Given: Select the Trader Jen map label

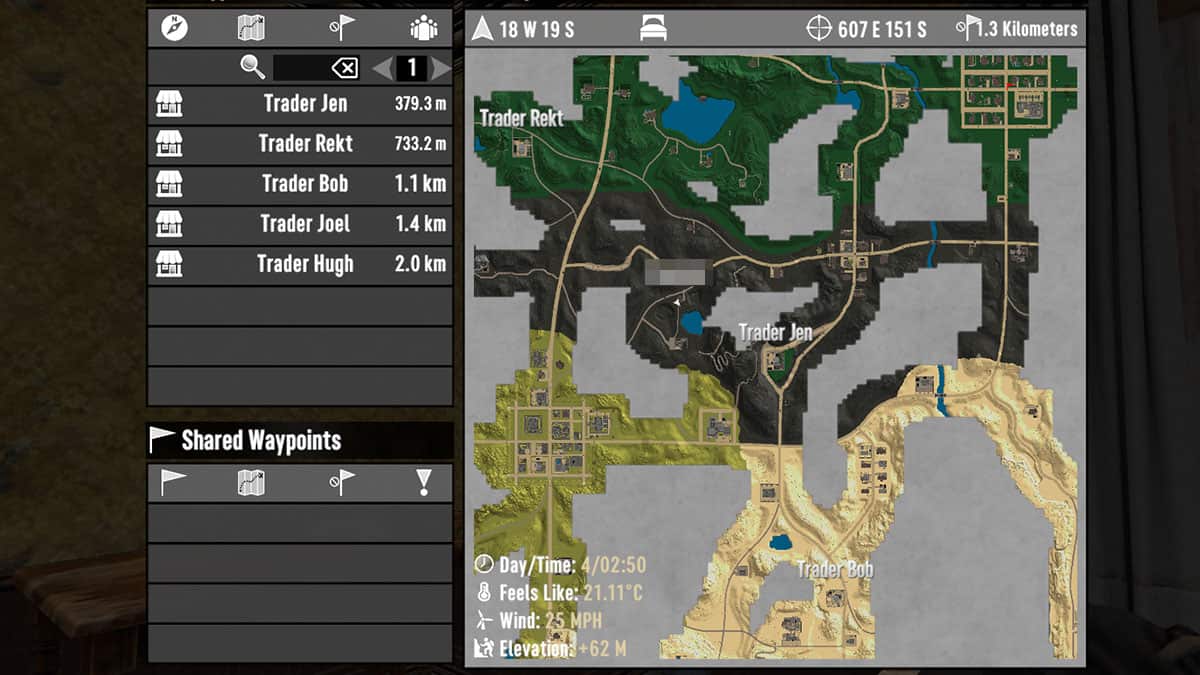Looking at the screenshot, I should click(x=775, y=332).
